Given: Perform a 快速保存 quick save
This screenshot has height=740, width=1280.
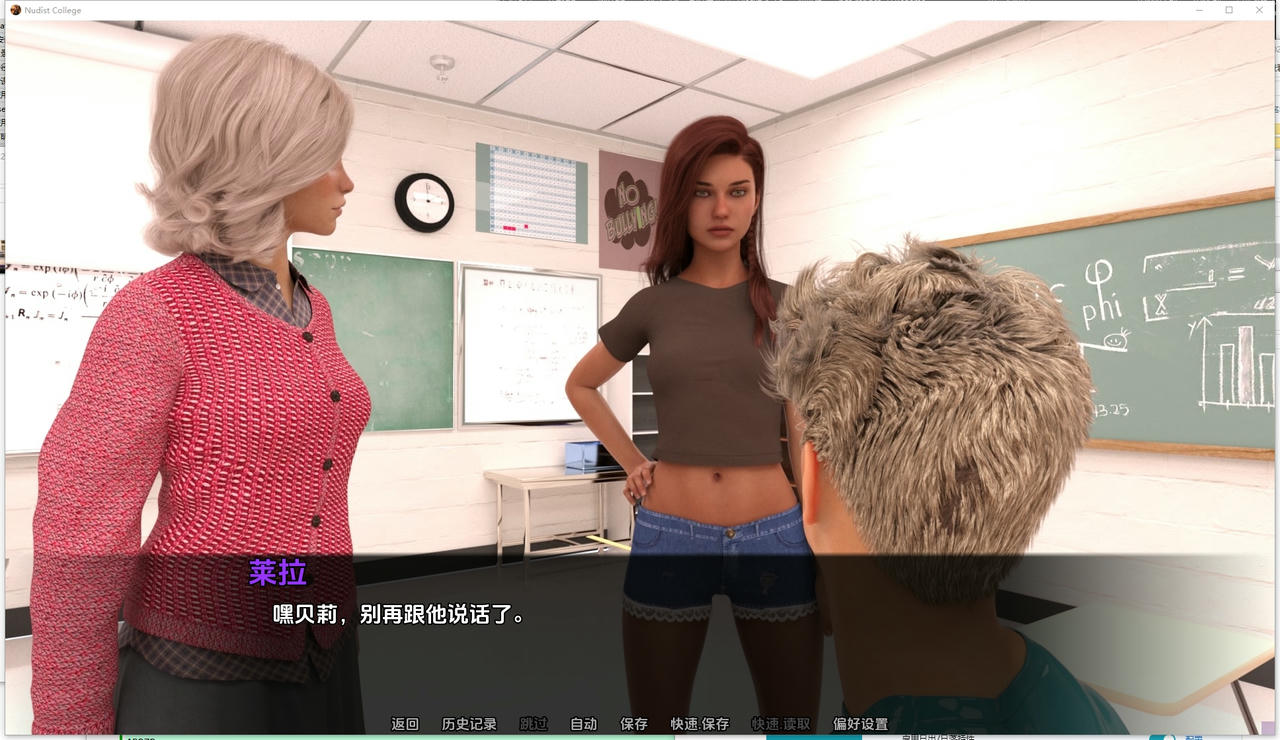Looking at the screenshot, I should (x=697, y=723).
